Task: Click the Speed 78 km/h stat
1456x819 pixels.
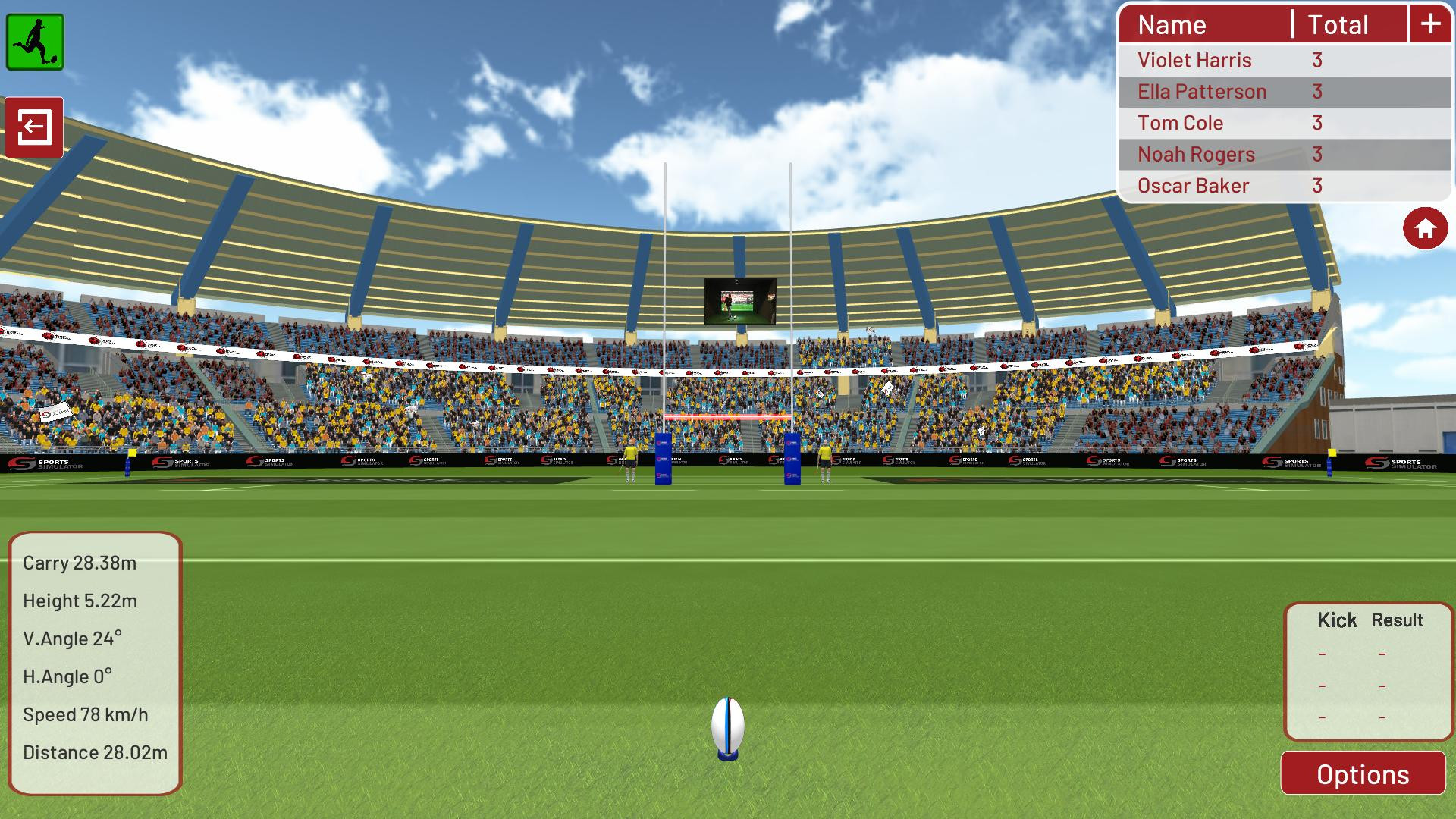Action: click(x=85, y=714)
